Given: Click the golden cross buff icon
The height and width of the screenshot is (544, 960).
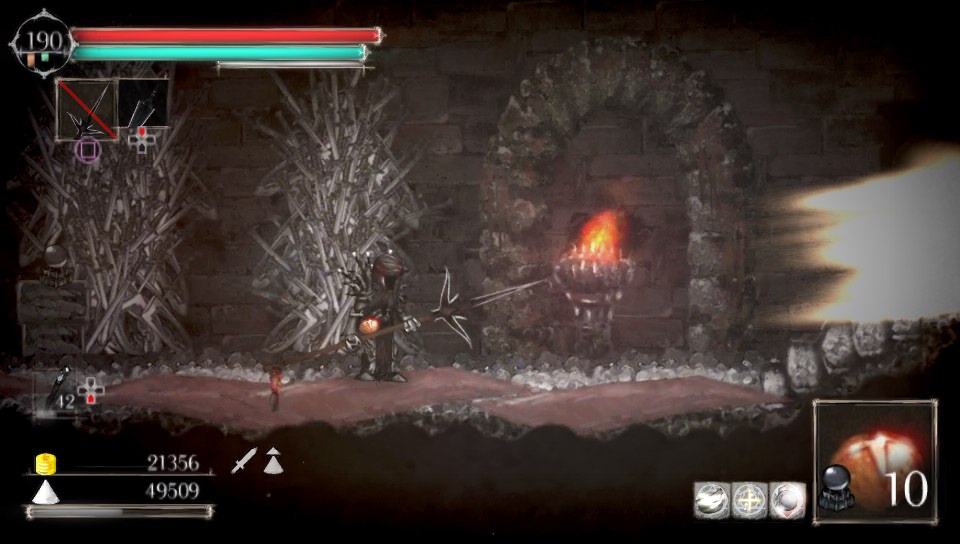Looking at the screenshot, I should 749,499.
